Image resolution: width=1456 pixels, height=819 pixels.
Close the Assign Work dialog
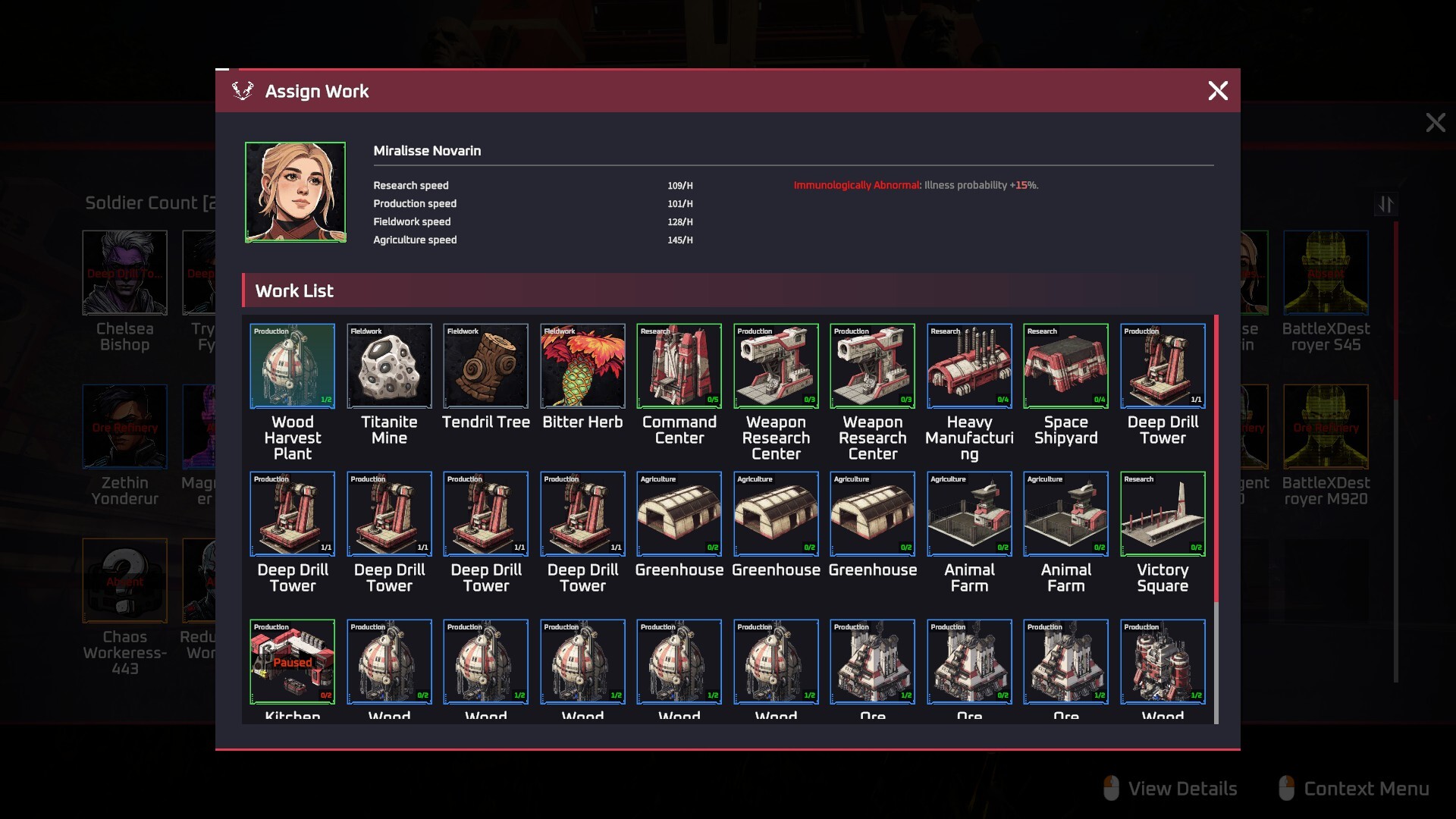tap(1217, 91)
